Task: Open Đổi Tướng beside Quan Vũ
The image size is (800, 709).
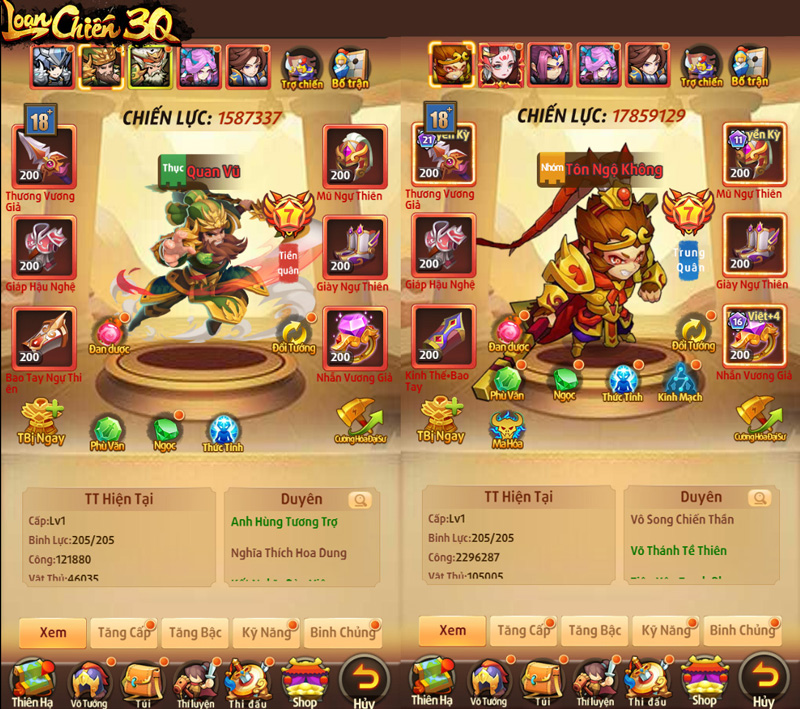Action: 294,335
